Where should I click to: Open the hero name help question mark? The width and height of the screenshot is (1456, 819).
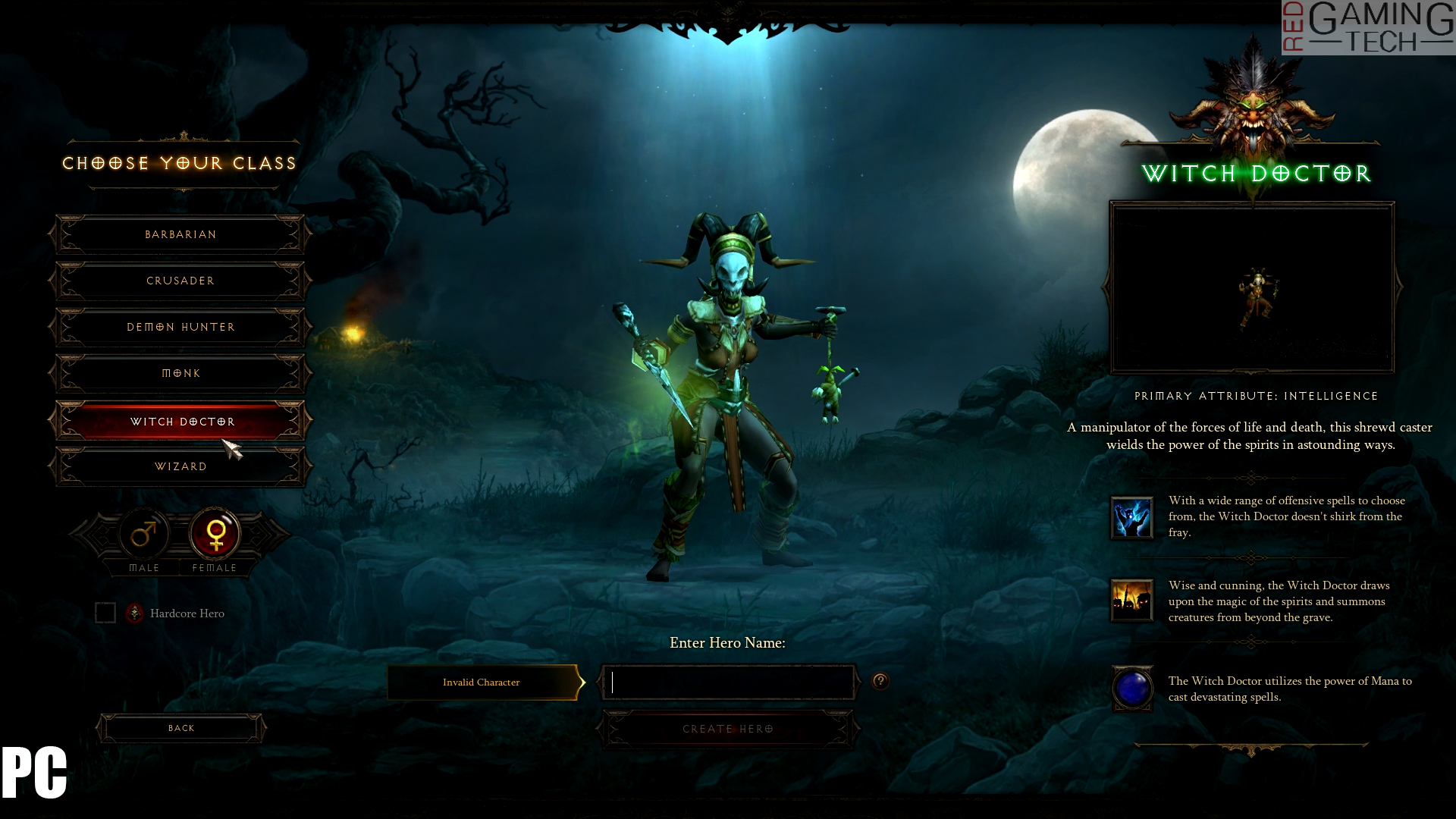point(880,681)
